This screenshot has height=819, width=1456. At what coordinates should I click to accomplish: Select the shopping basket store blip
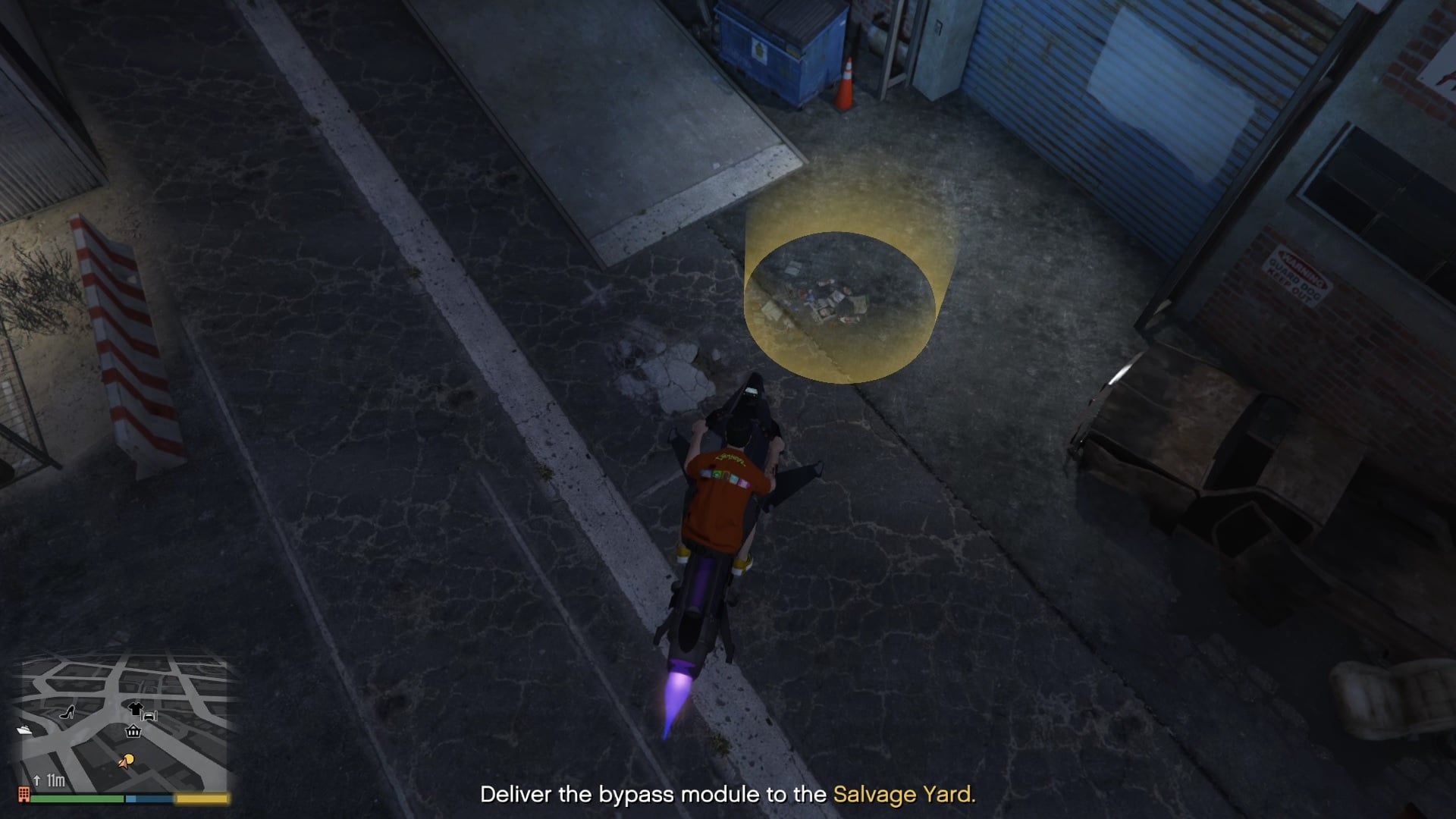pos(133,732)
